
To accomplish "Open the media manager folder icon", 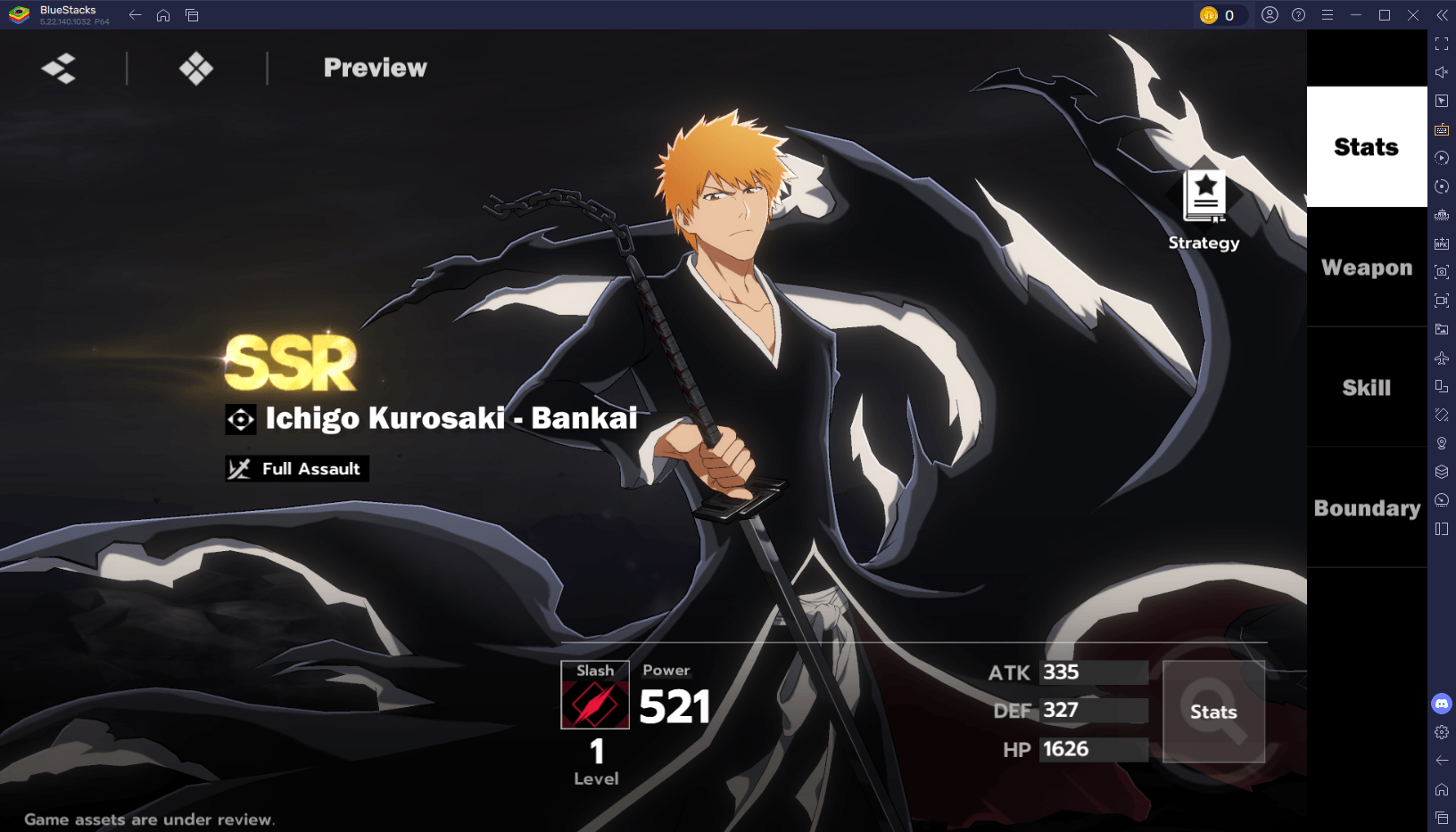I will (x=1443, y=331).
